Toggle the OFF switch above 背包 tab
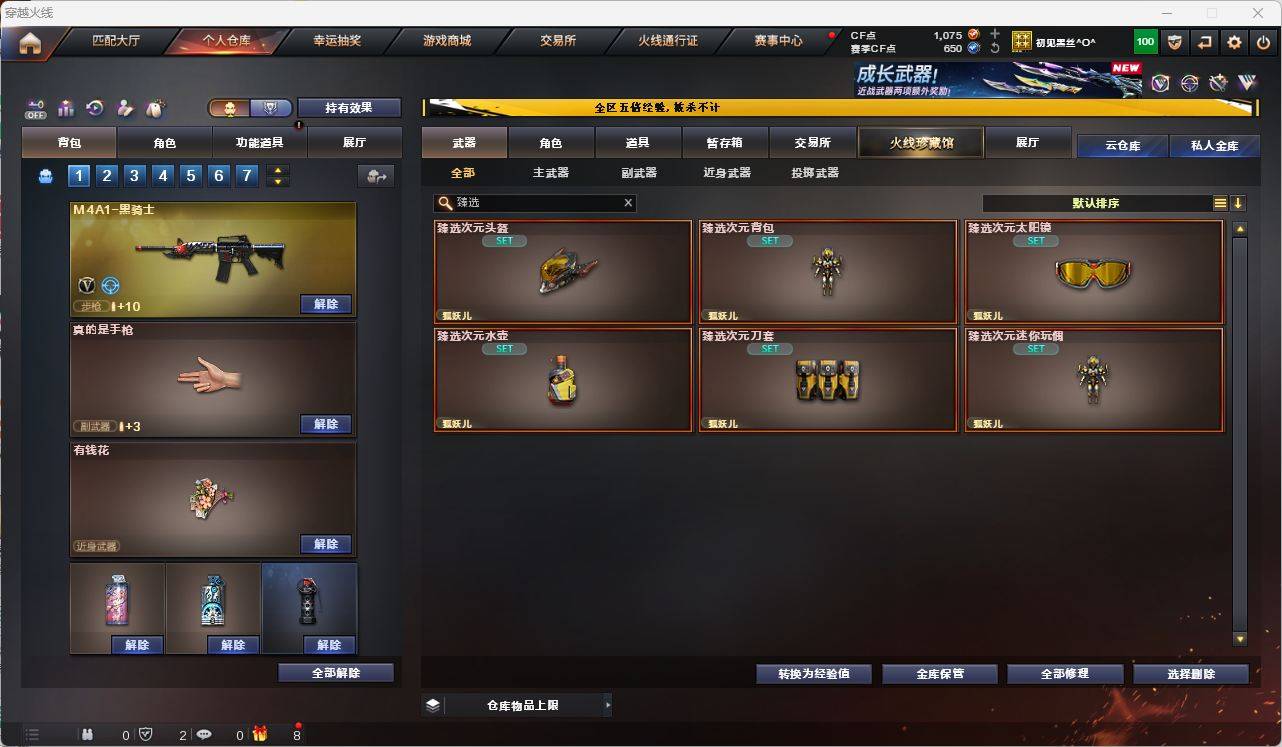This screenshot has height=747, width=1282. (x=36, y=108)
